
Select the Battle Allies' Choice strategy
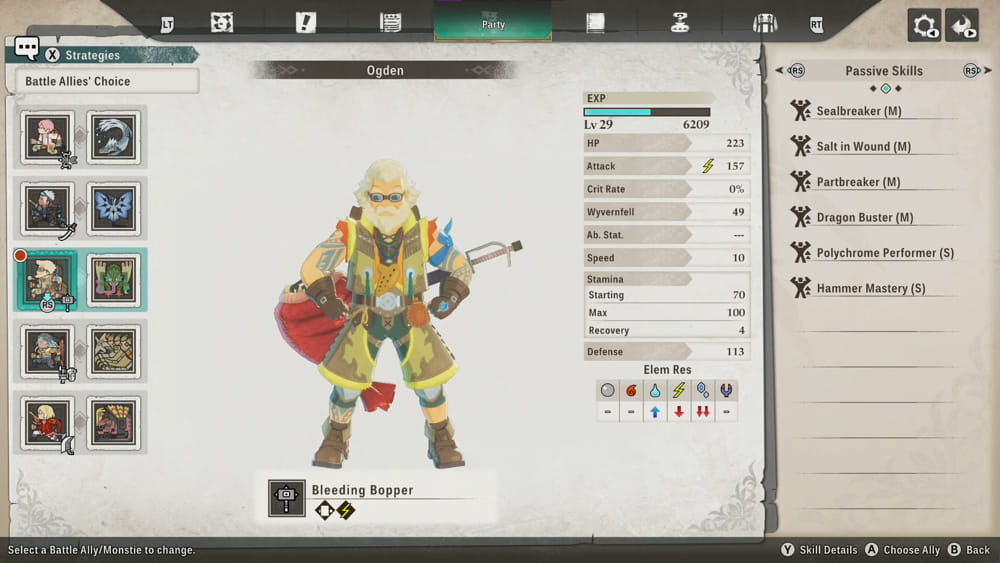click(x=107, y=81)
